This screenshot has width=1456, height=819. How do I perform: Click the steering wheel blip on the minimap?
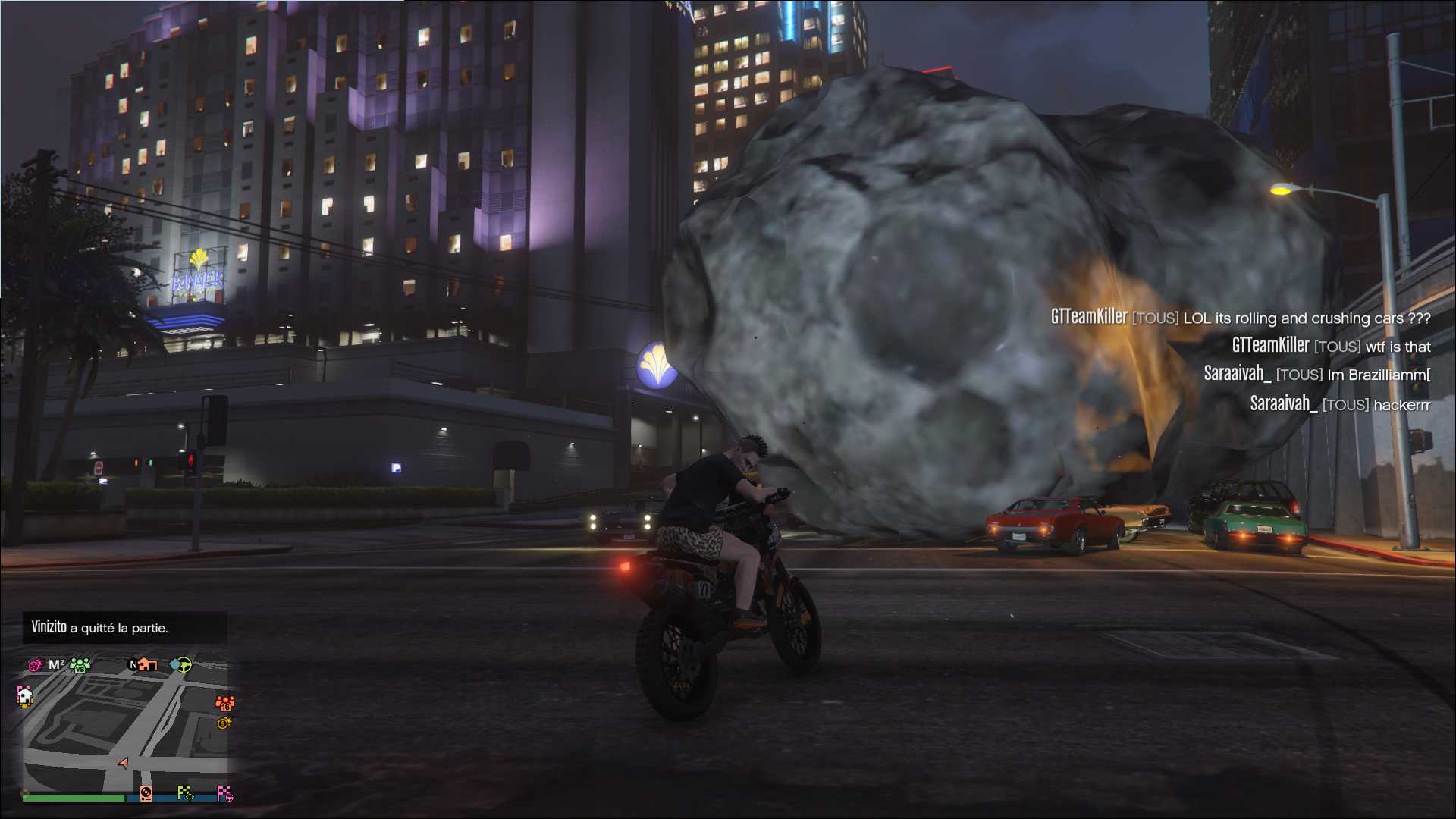point(180,665)
